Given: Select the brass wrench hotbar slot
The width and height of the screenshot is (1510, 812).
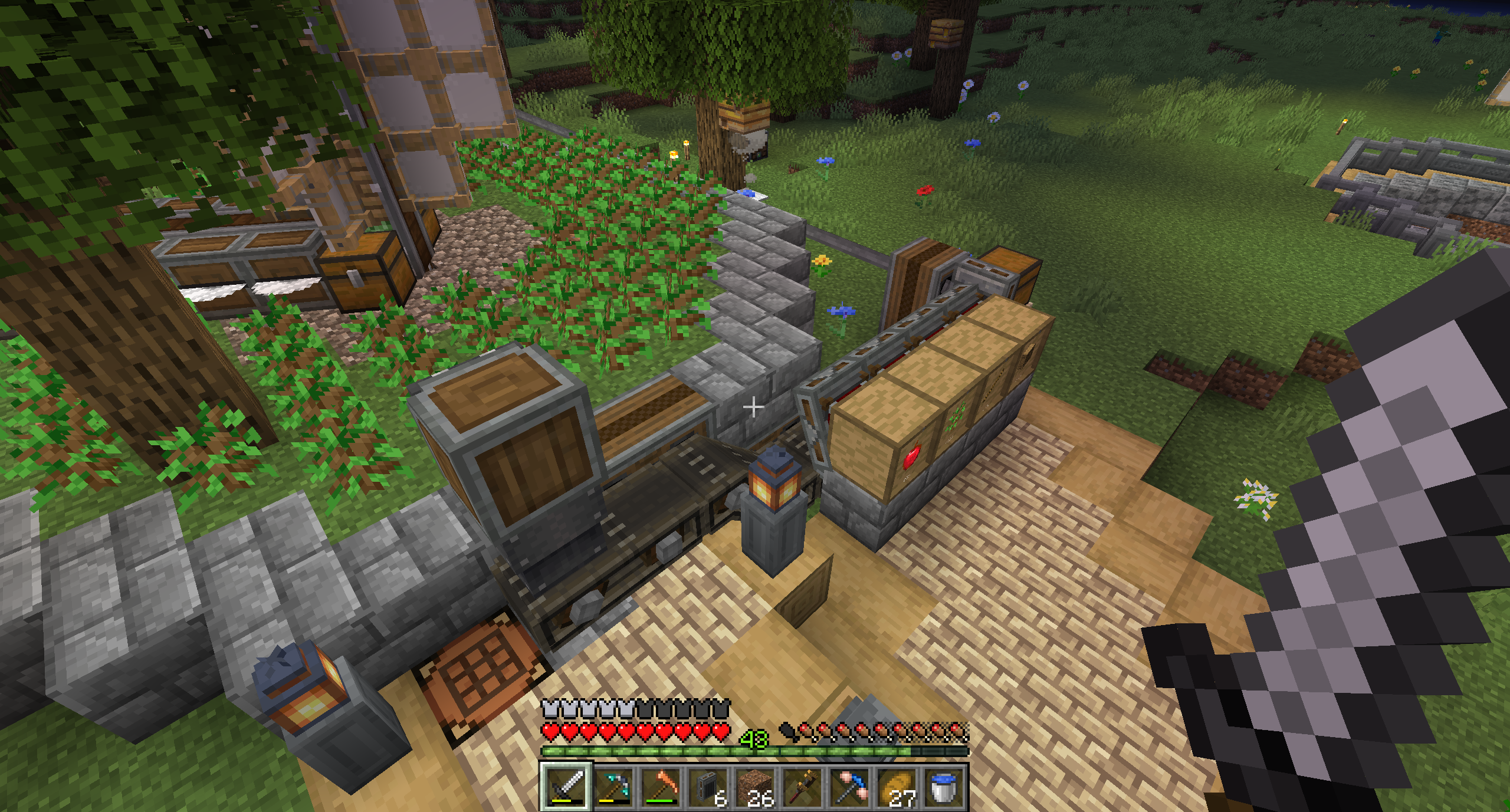Looking at the screenshot, I should pos(802,787).
